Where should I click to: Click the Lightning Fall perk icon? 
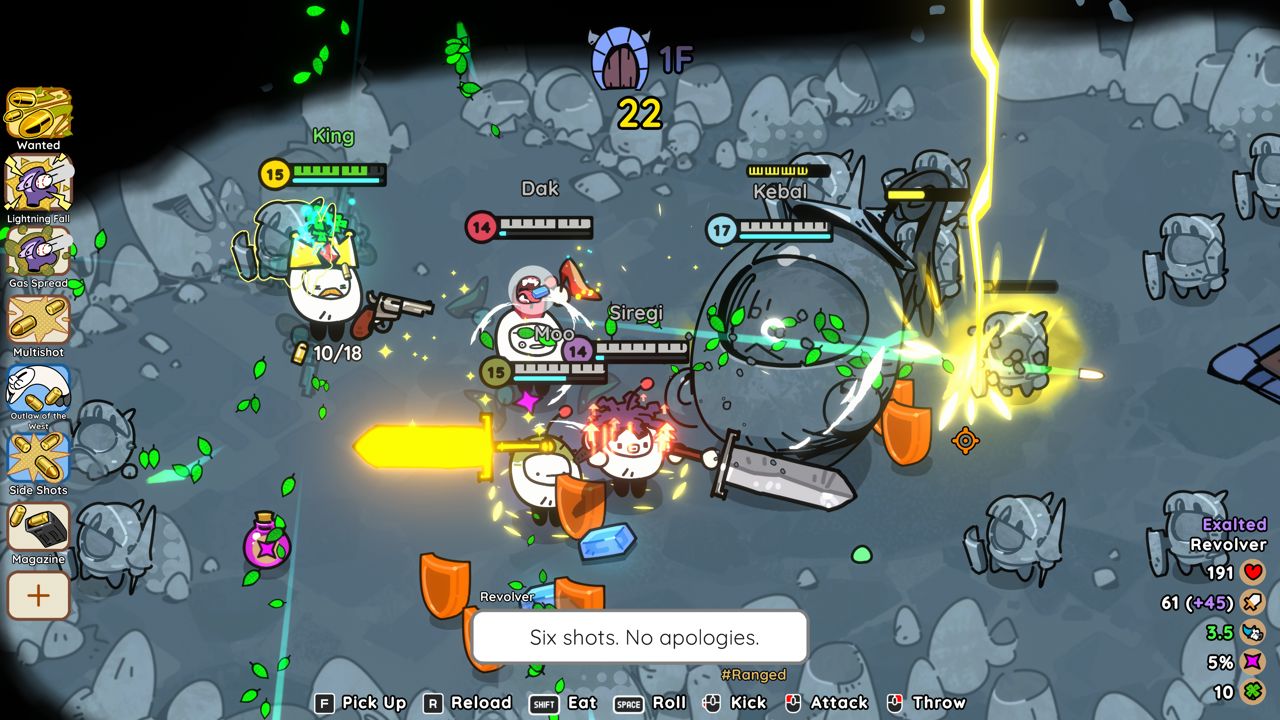[x=39, y=183]
